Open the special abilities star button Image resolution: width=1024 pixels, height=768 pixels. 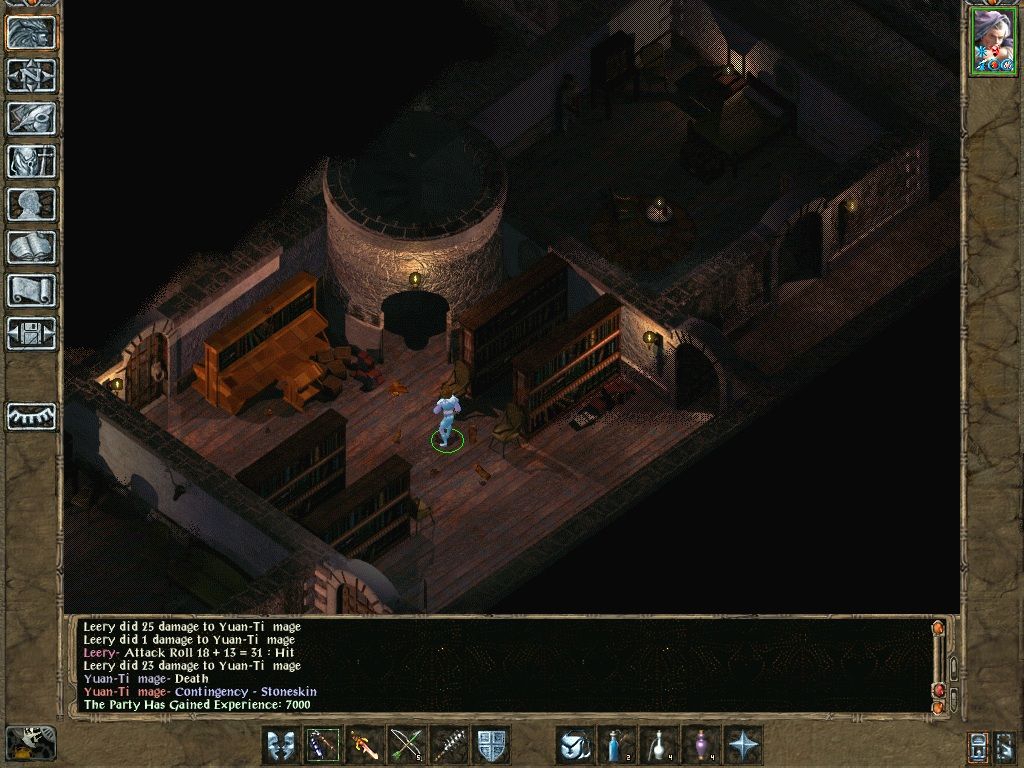pos(743,745)
